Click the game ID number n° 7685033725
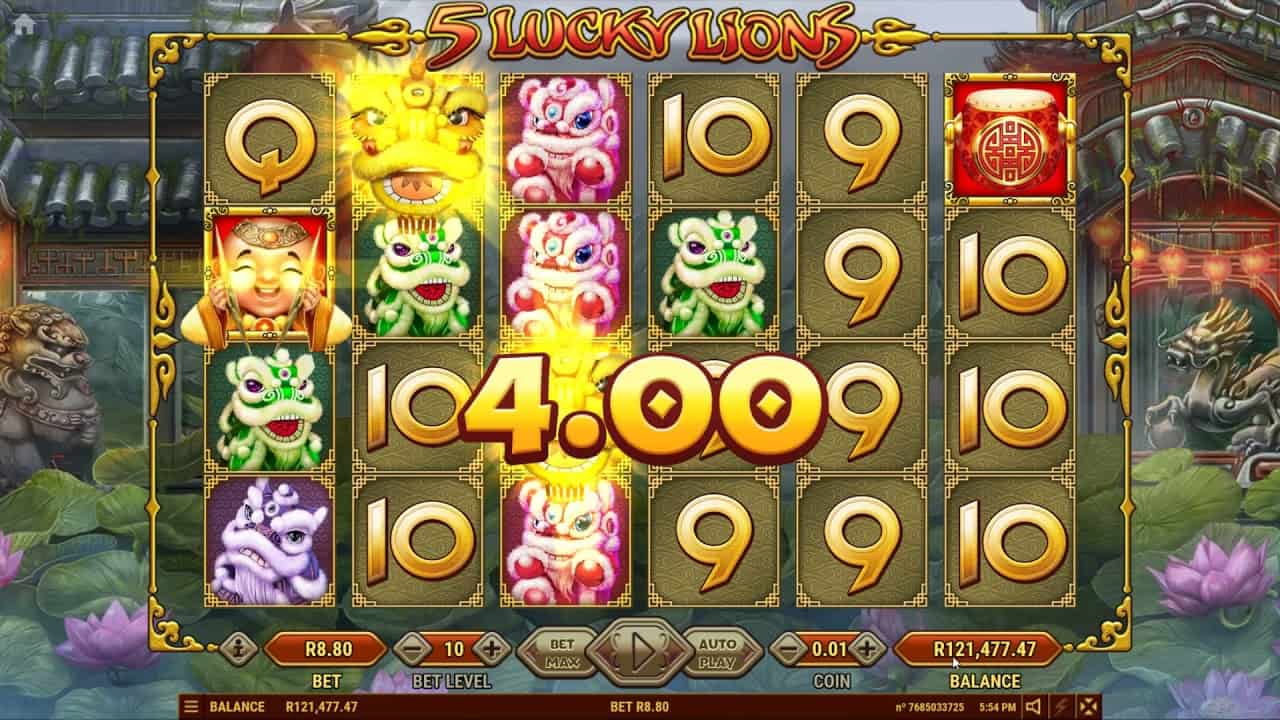The height and width of the screenshot is (720, 1280). (932, 705)
